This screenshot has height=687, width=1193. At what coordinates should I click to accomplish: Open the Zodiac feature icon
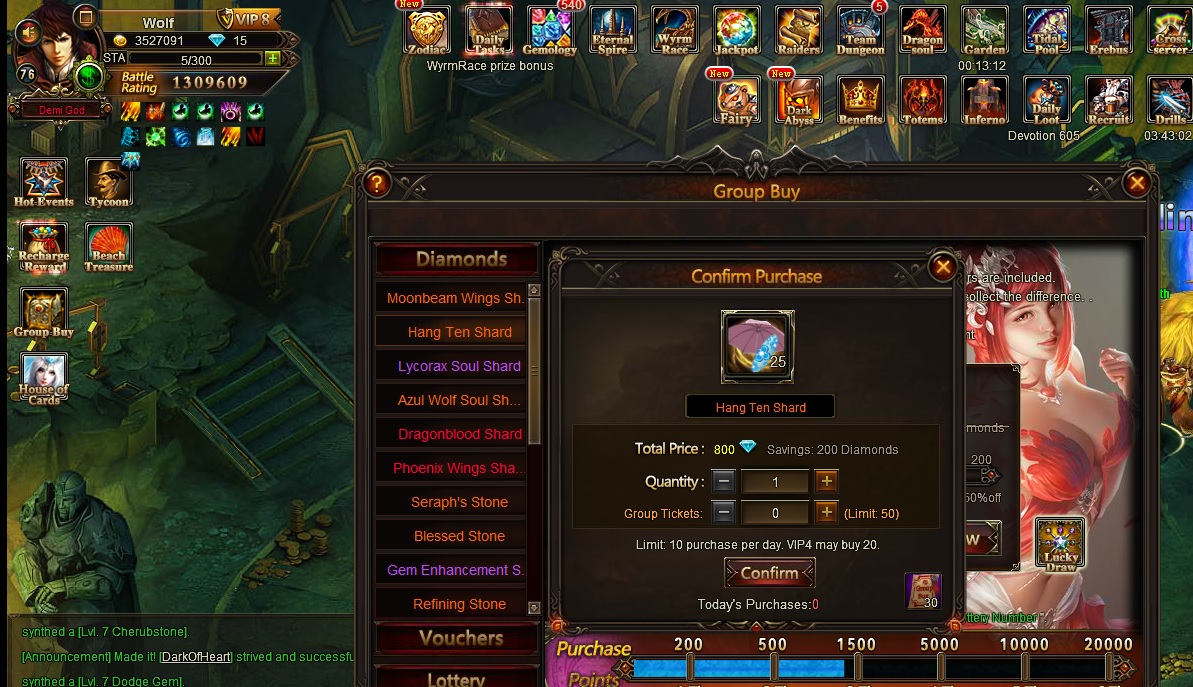(x=427, y=30)
